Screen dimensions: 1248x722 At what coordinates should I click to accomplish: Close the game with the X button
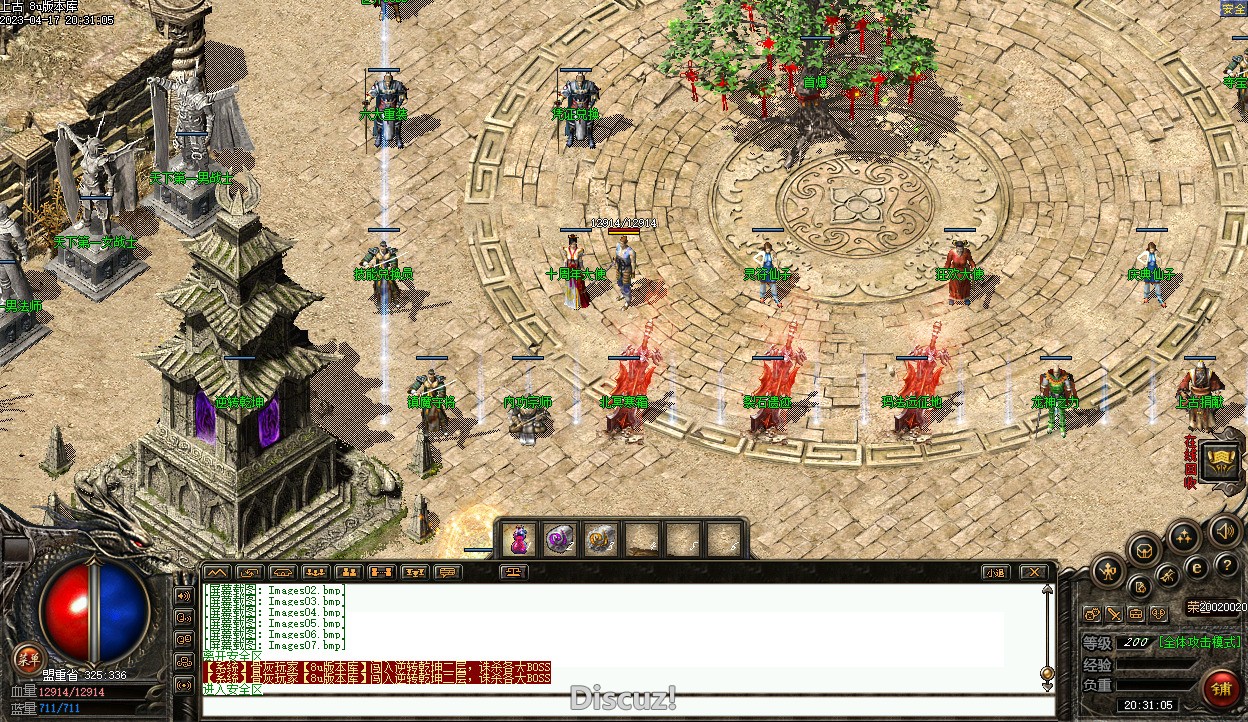[x=1033, y=573]
